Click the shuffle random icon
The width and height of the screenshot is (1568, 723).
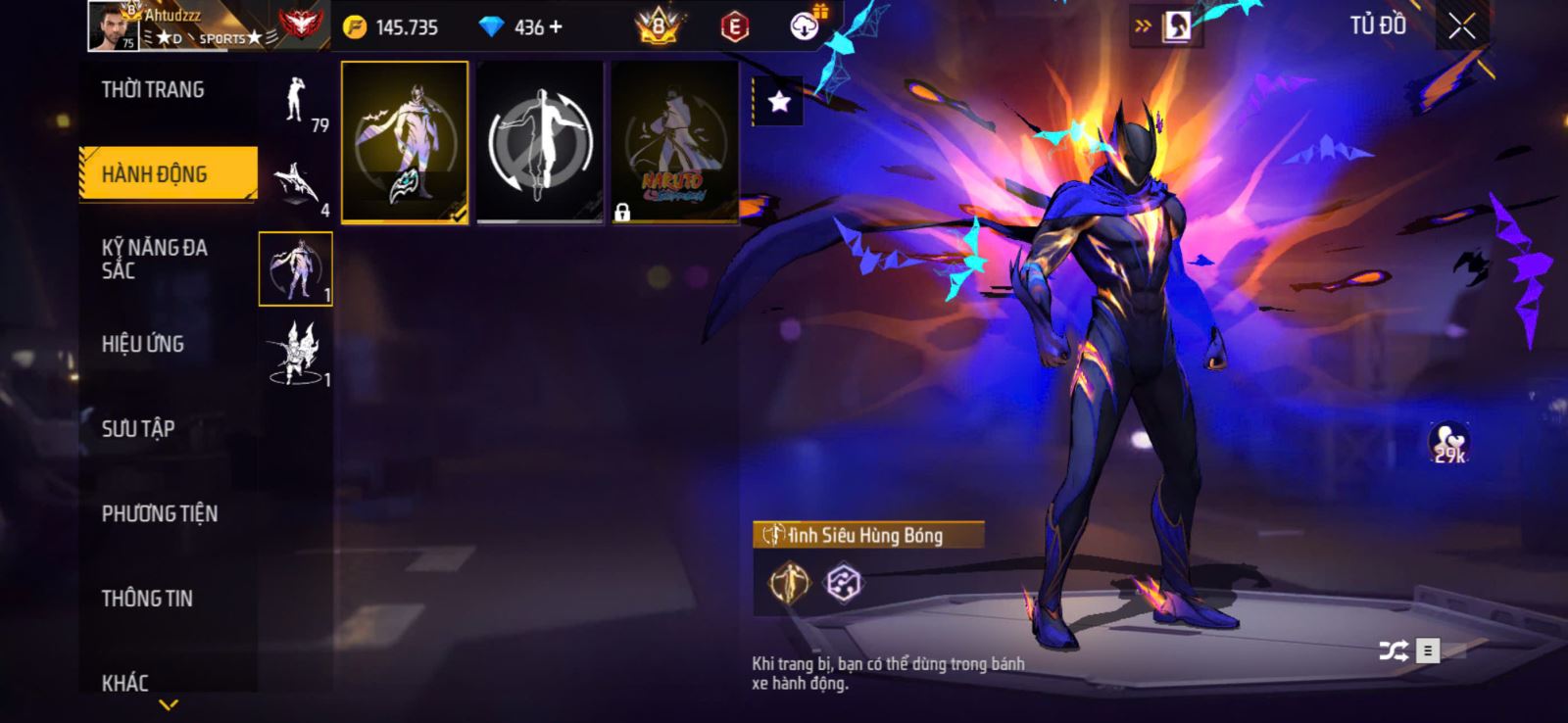[1393, 651]
